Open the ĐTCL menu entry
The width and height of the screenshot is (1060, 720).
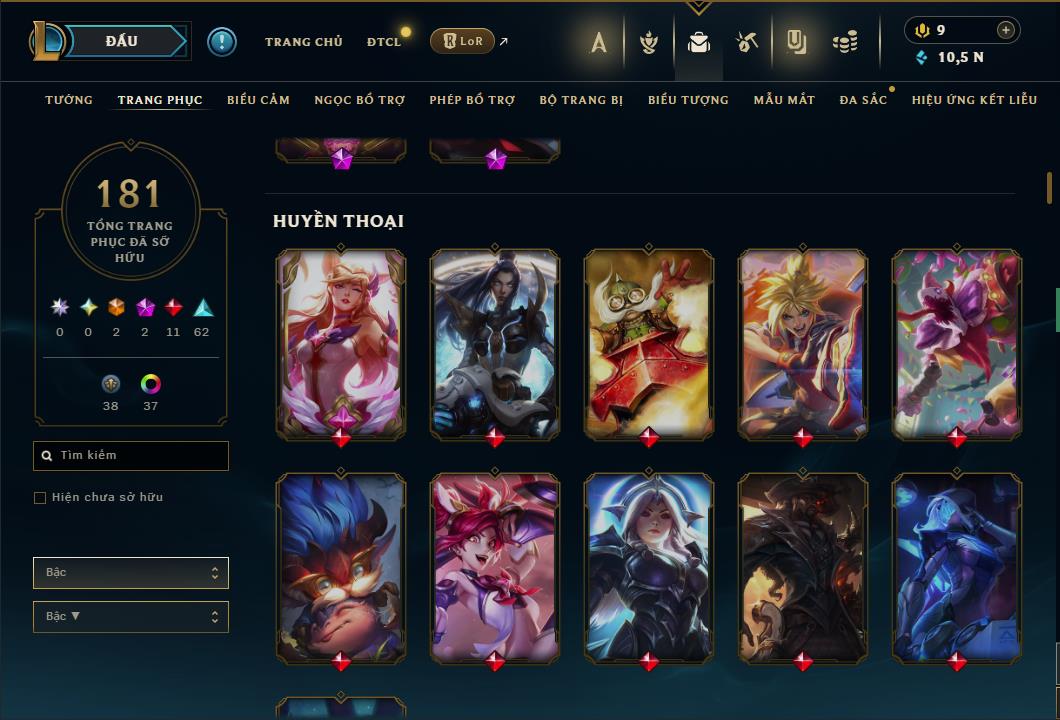383,42
